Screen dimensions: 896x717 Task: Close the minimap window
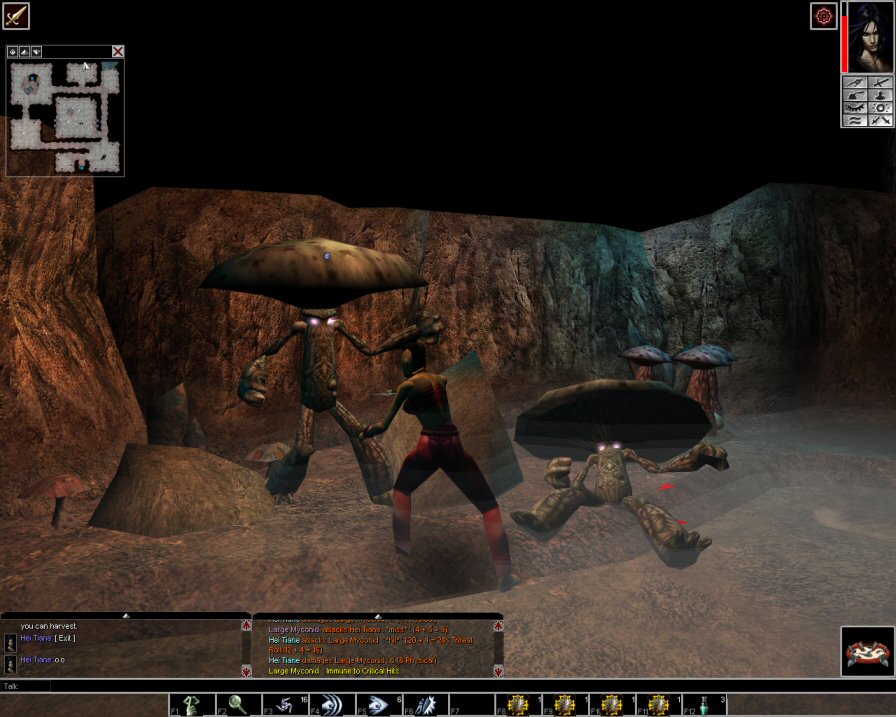coord(118,51)
